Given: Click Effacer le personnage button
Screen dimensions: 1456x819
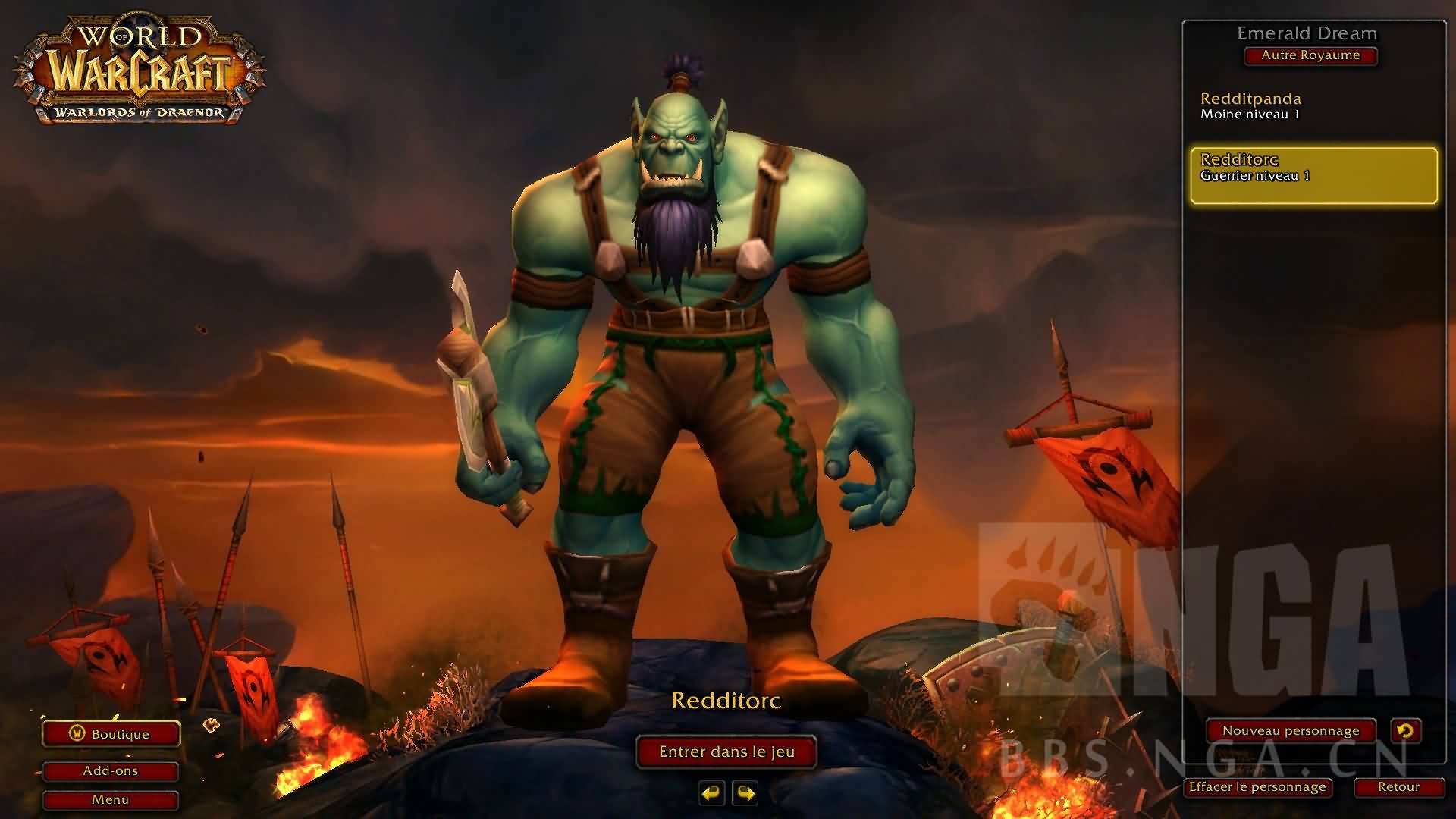Looking at the screenshot, I should 1257,787.
